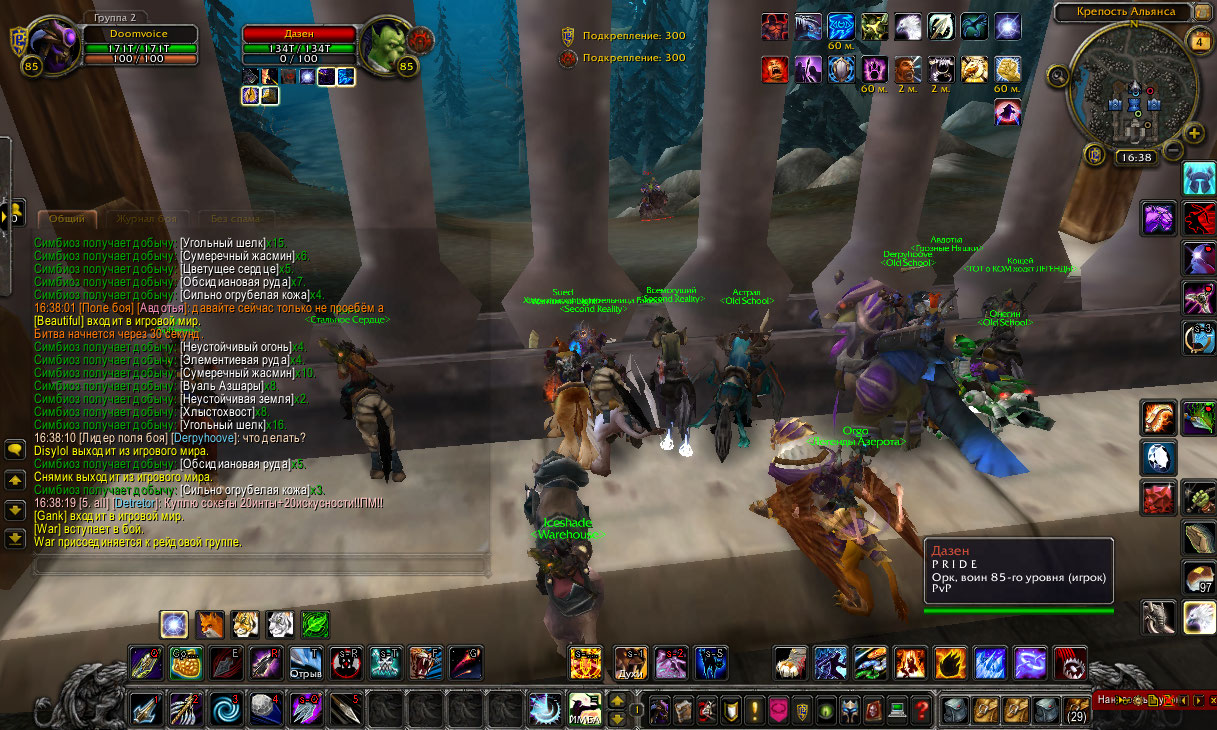The width and height of the screenshot is (1217, 730).
Task: Zoom in the minimap with the plus button
Action: [x=1193, y=133]
